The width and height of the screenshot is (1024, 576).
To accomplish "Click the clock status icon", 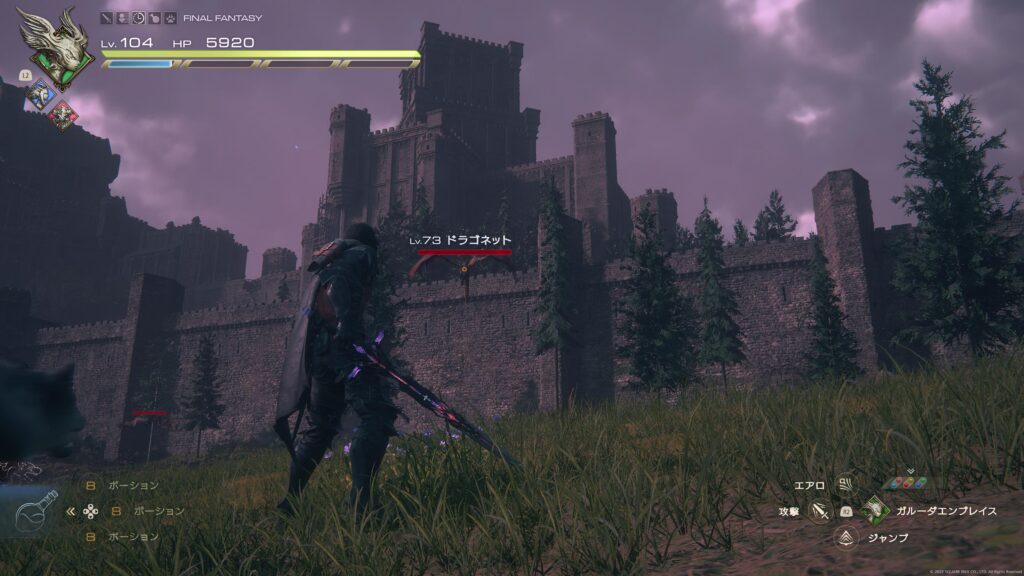I will tap(139, 18).
